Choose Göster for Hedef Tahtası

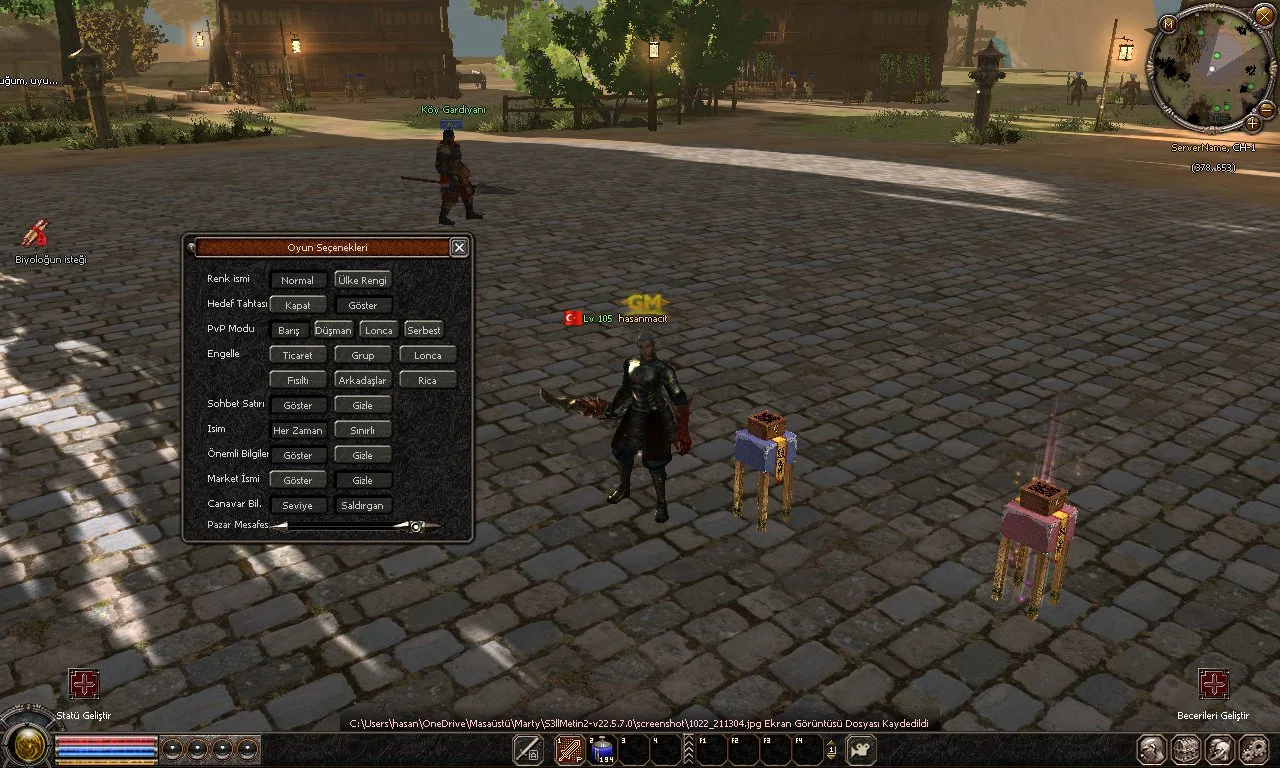[362, 305]
